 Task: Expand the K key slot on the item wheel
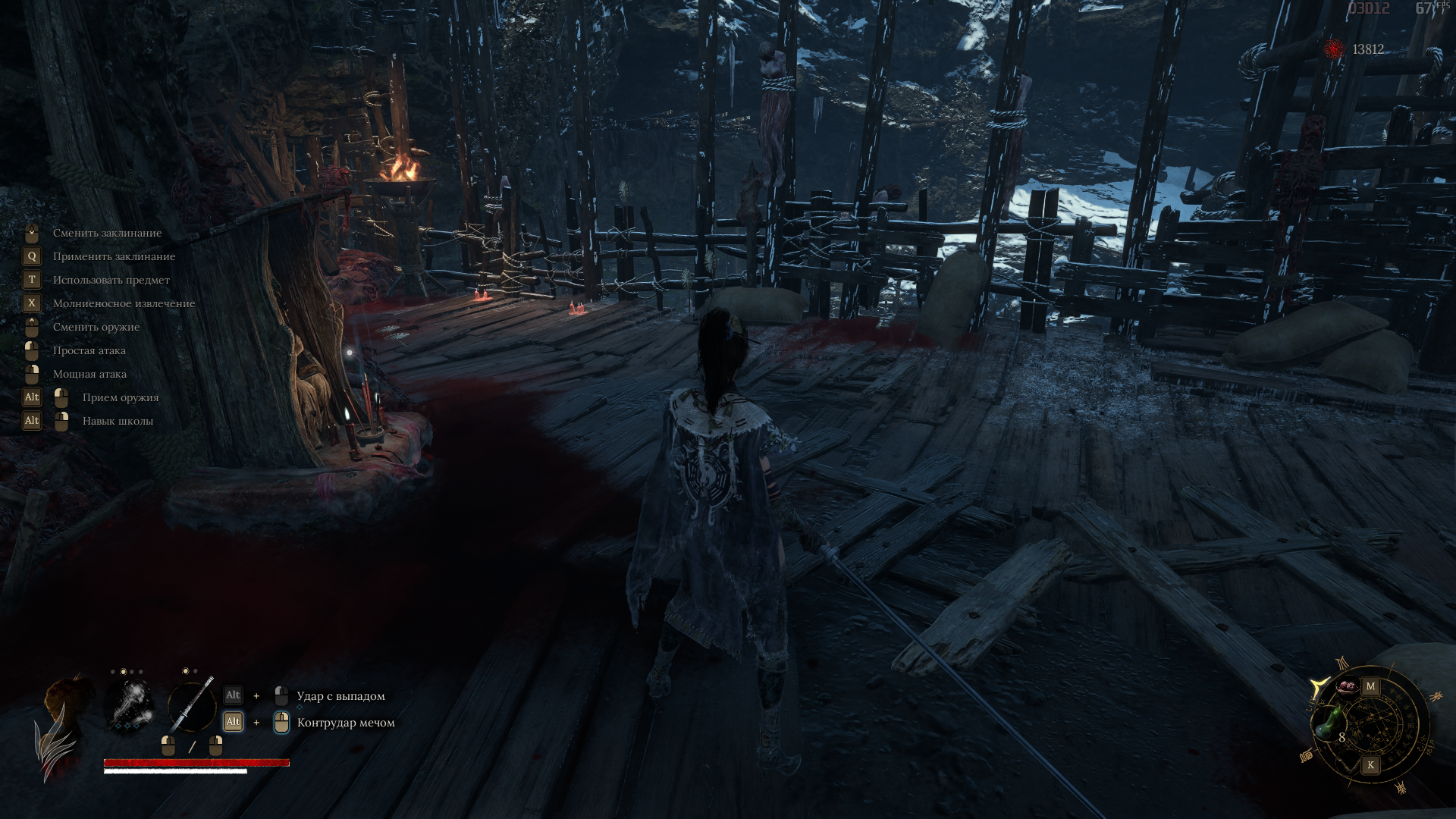pos(1370,764)
